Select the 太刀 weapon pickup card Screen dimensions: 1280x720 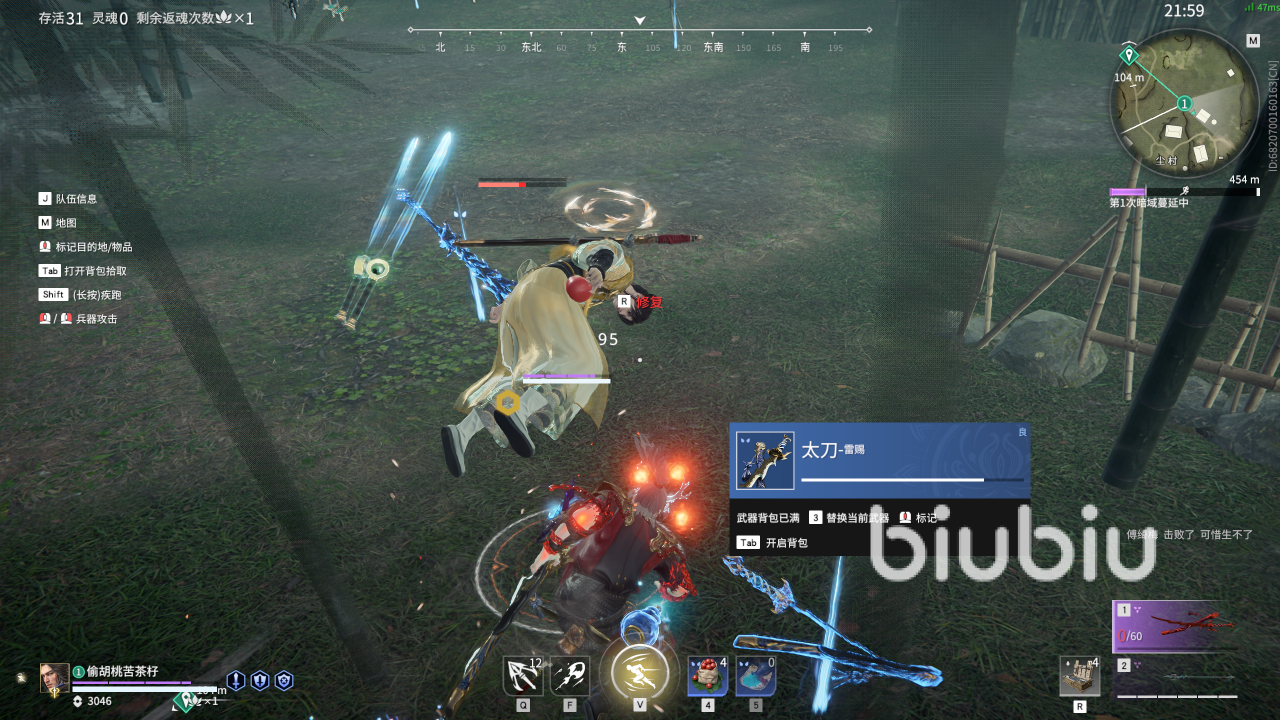click(x=880, y=460)
